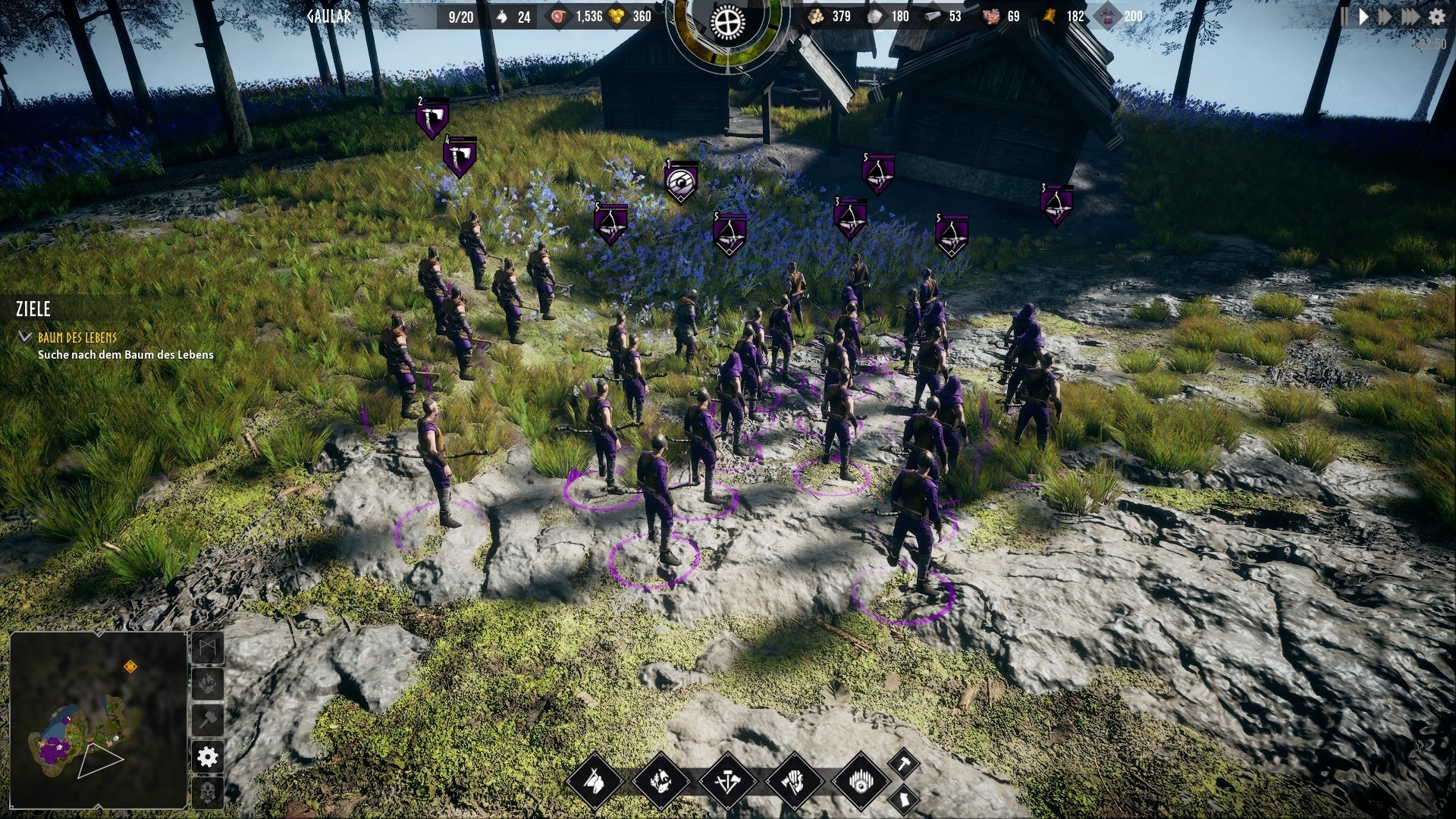Open the axe and horn military category
The image size is (1456, 819).
tap(794, 780)
